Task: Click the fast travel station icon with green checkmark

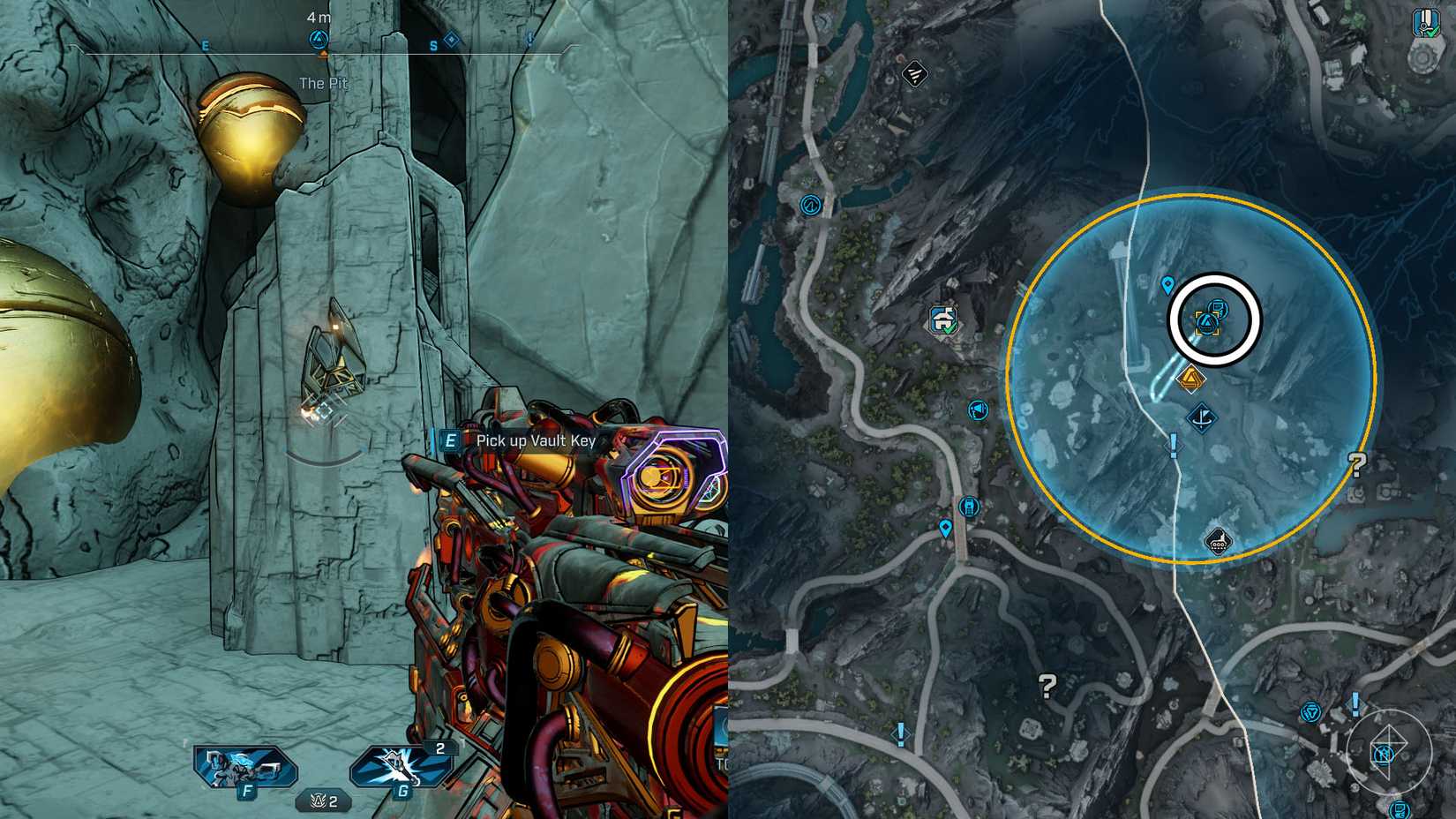Action: pyautogui.click(x=943, y=319)
